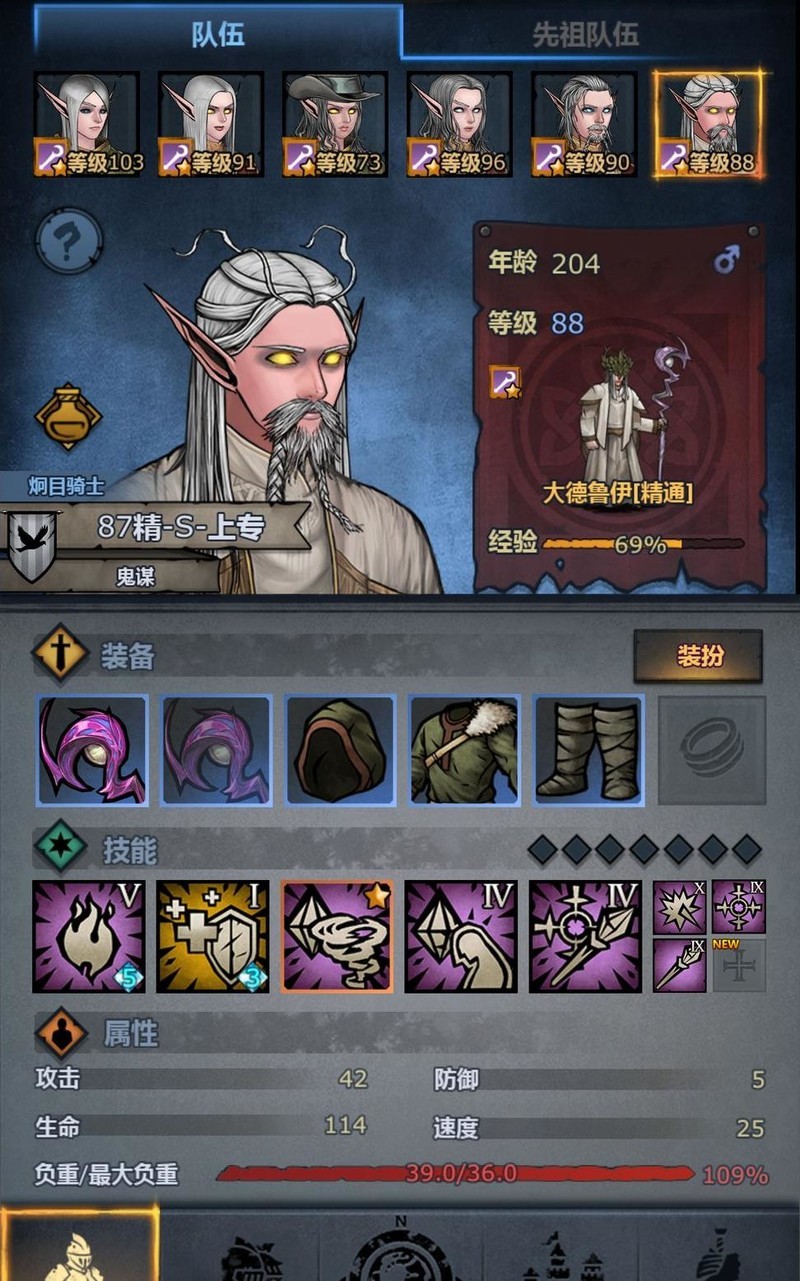Image resolution: width=800 pixels, height=1281 pixels.
Task: Activate the starred crystal tornado skill
Action: click(337, 936)
